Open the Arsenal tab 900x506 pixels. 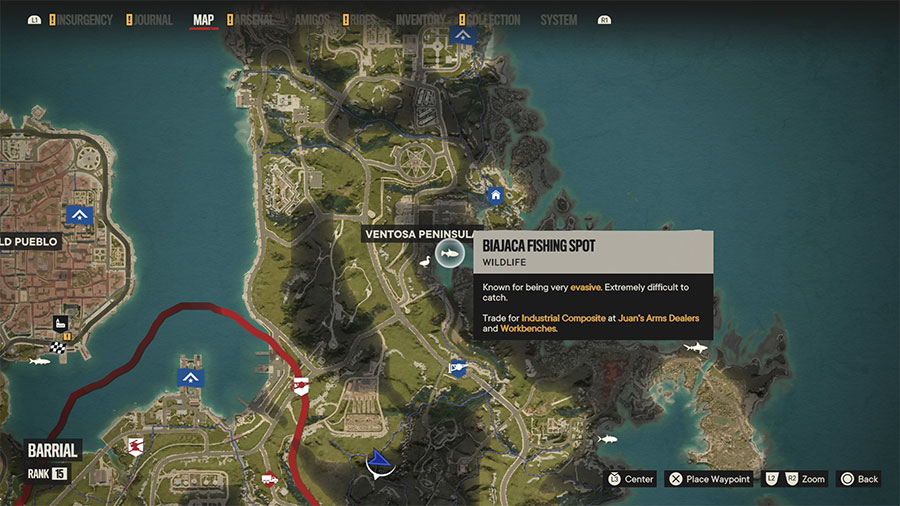(x=258, y=20)
